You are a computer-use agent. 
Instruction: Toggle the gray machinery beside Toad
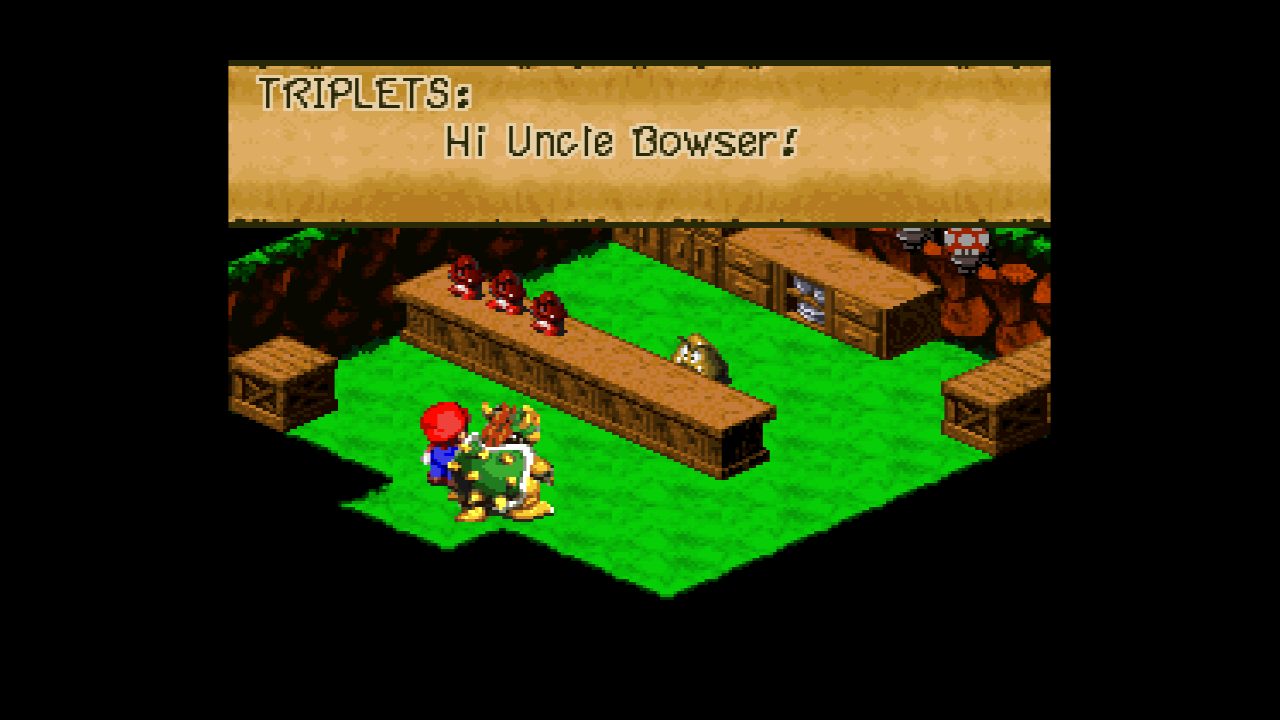pyautogui.click(x=912, y=240)
